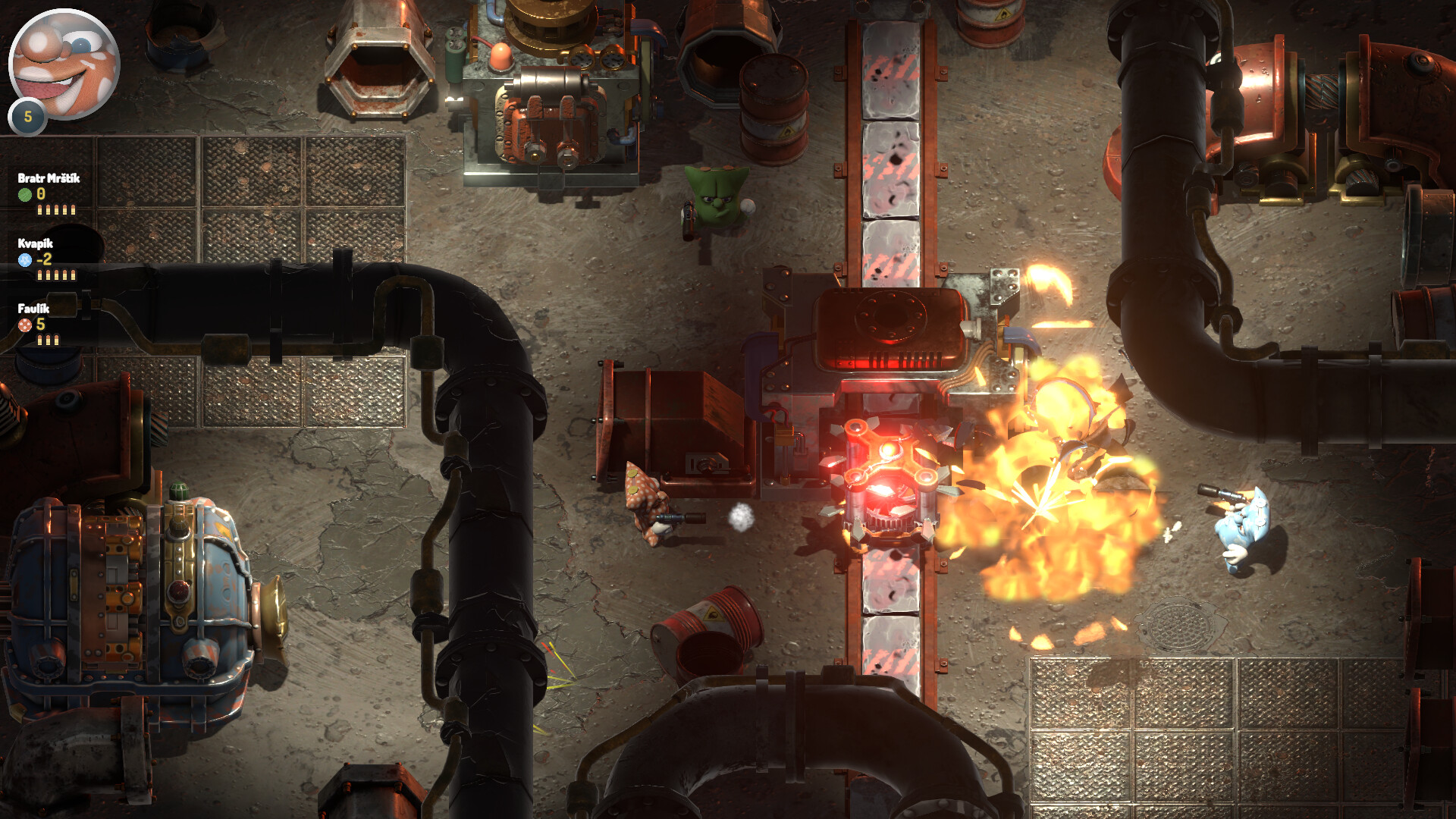
Task: Choose Faulík's entry in the player list
Action: (x=36, y=323)
